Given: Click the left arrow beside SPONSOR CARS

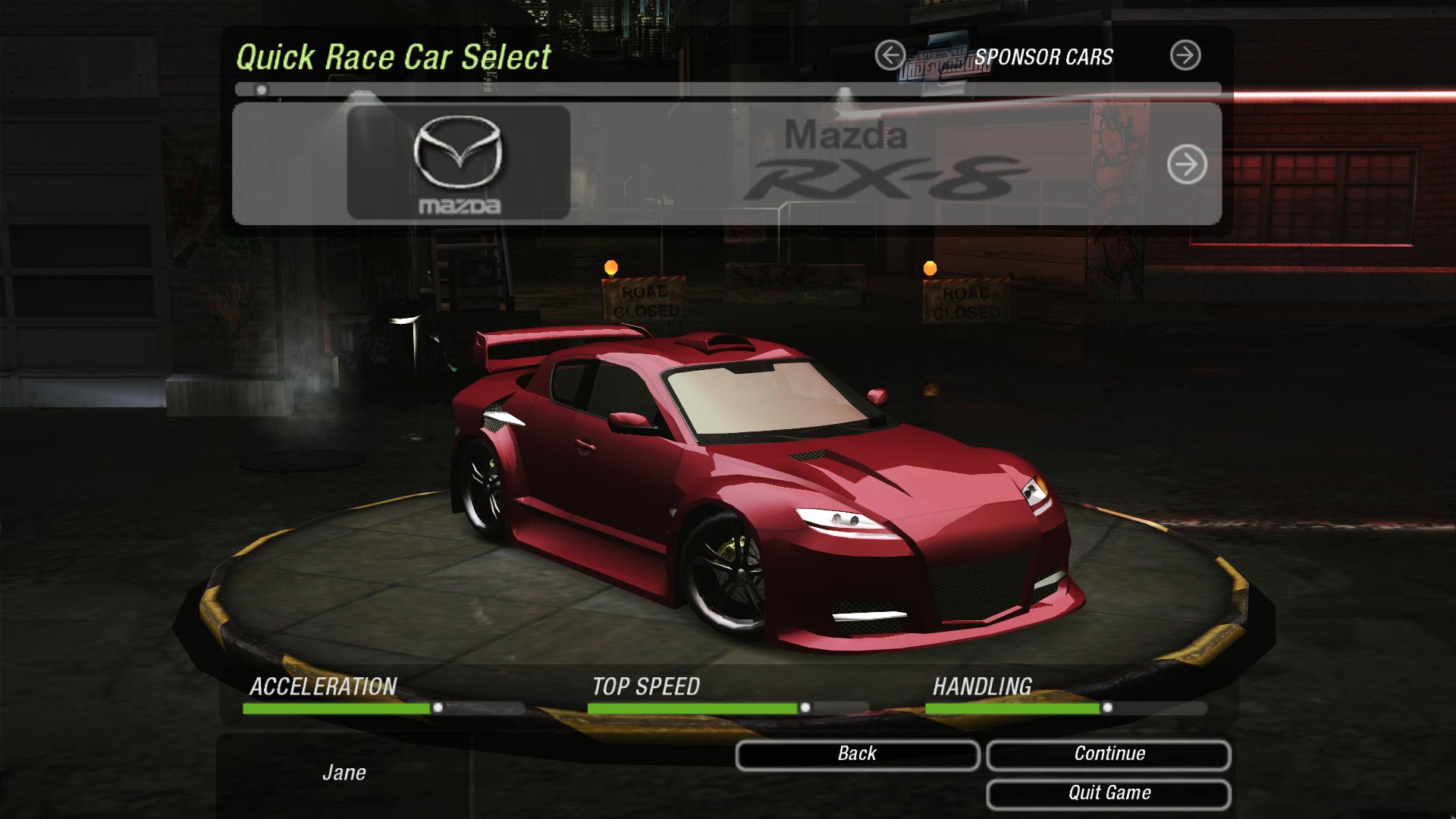Looking at the screenshot, I should pos(892,55).
